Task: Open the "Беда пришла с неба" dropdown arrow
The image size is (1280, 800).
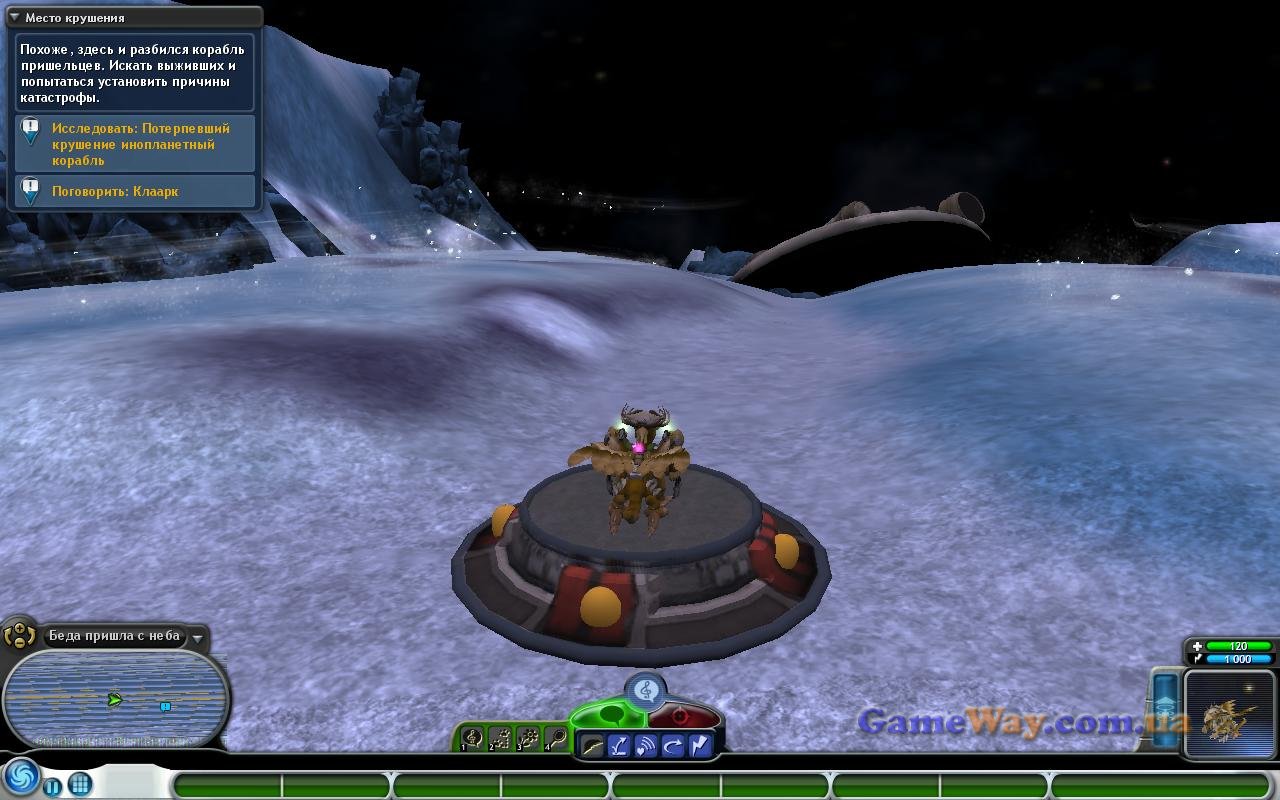Action: point(198,637)
